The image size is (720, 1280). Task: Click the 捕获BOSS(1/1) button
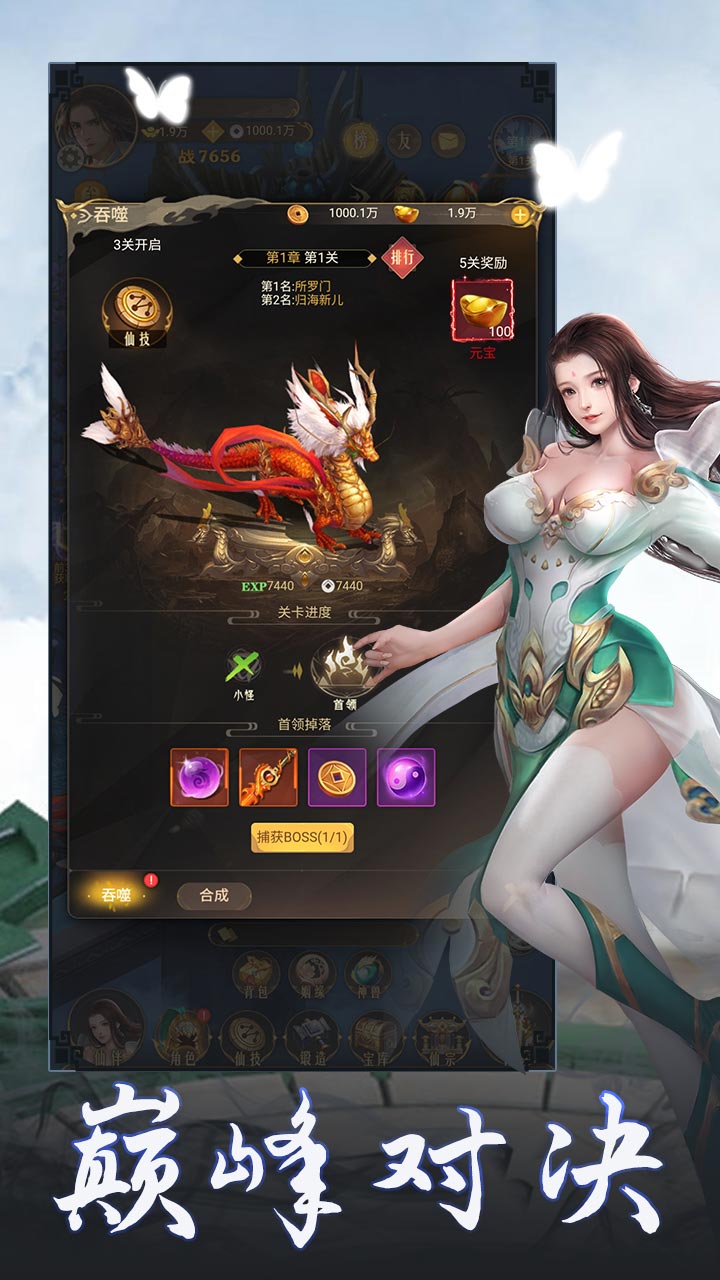[302, 837]
